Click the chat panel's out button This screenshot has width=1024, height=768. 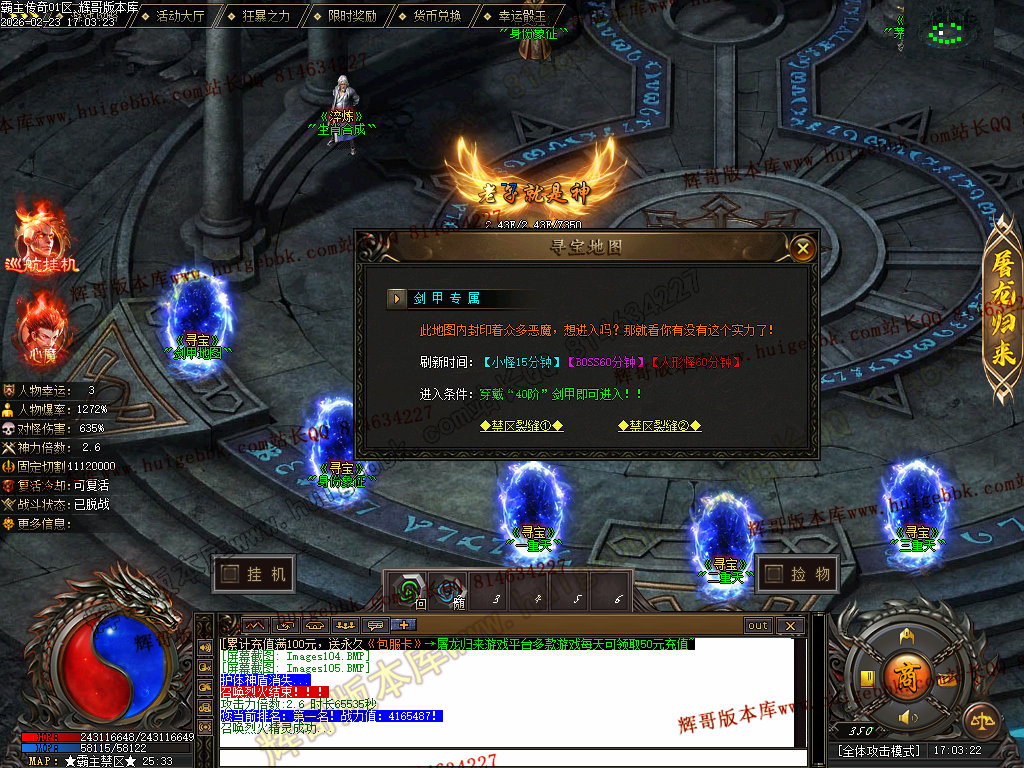(758, 626)
